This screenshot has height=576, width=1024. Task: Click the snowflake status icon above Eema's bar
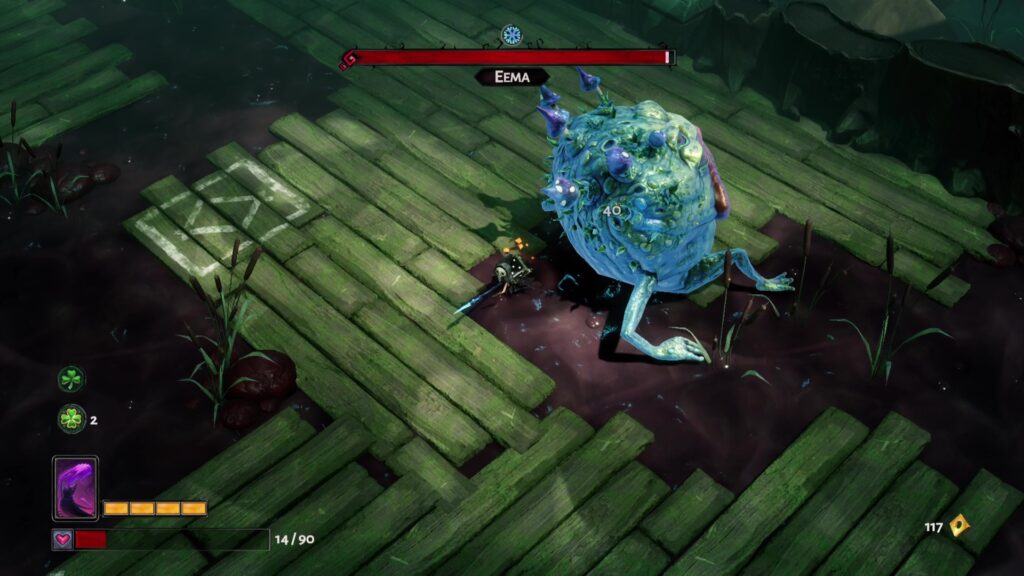pyautogui.click(x=512, y=35)
